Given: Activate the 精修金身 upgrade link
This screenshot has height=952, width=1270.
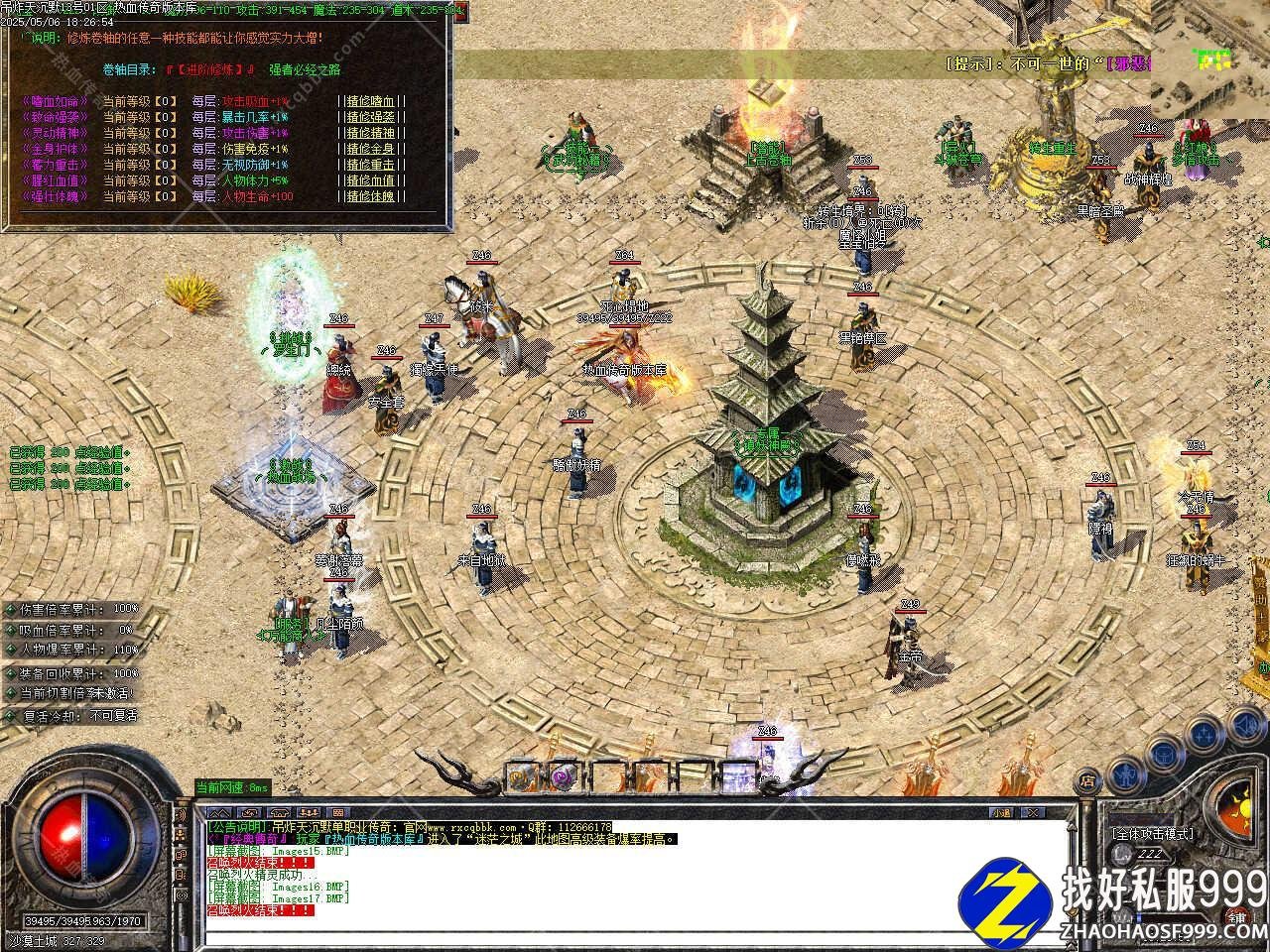Looking at the screenshot, I should click(371, 149).
